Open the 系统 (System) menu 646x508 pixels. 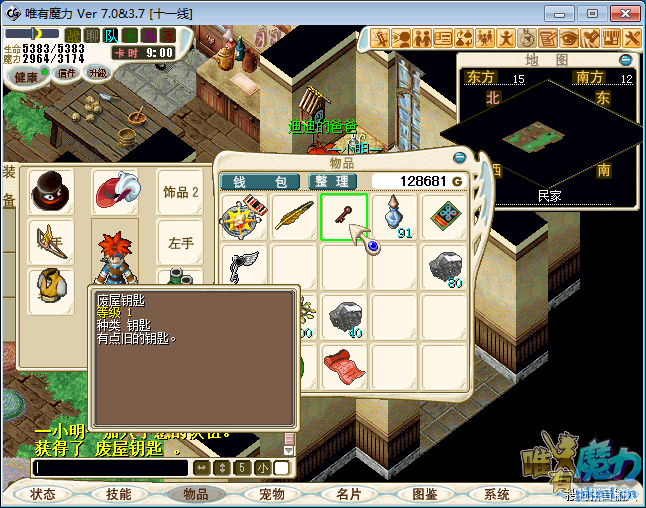(x=497, y=494)
